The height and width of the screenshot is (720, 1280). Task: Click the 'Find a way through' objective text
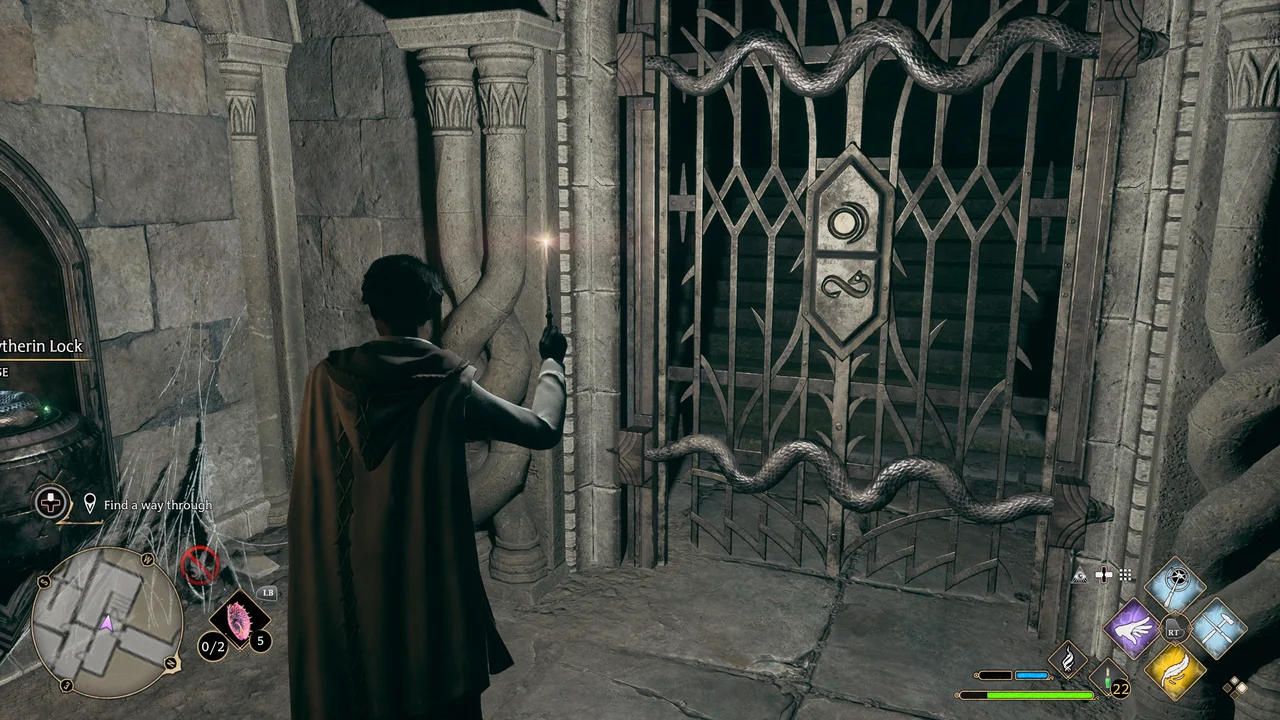point(158,503)
